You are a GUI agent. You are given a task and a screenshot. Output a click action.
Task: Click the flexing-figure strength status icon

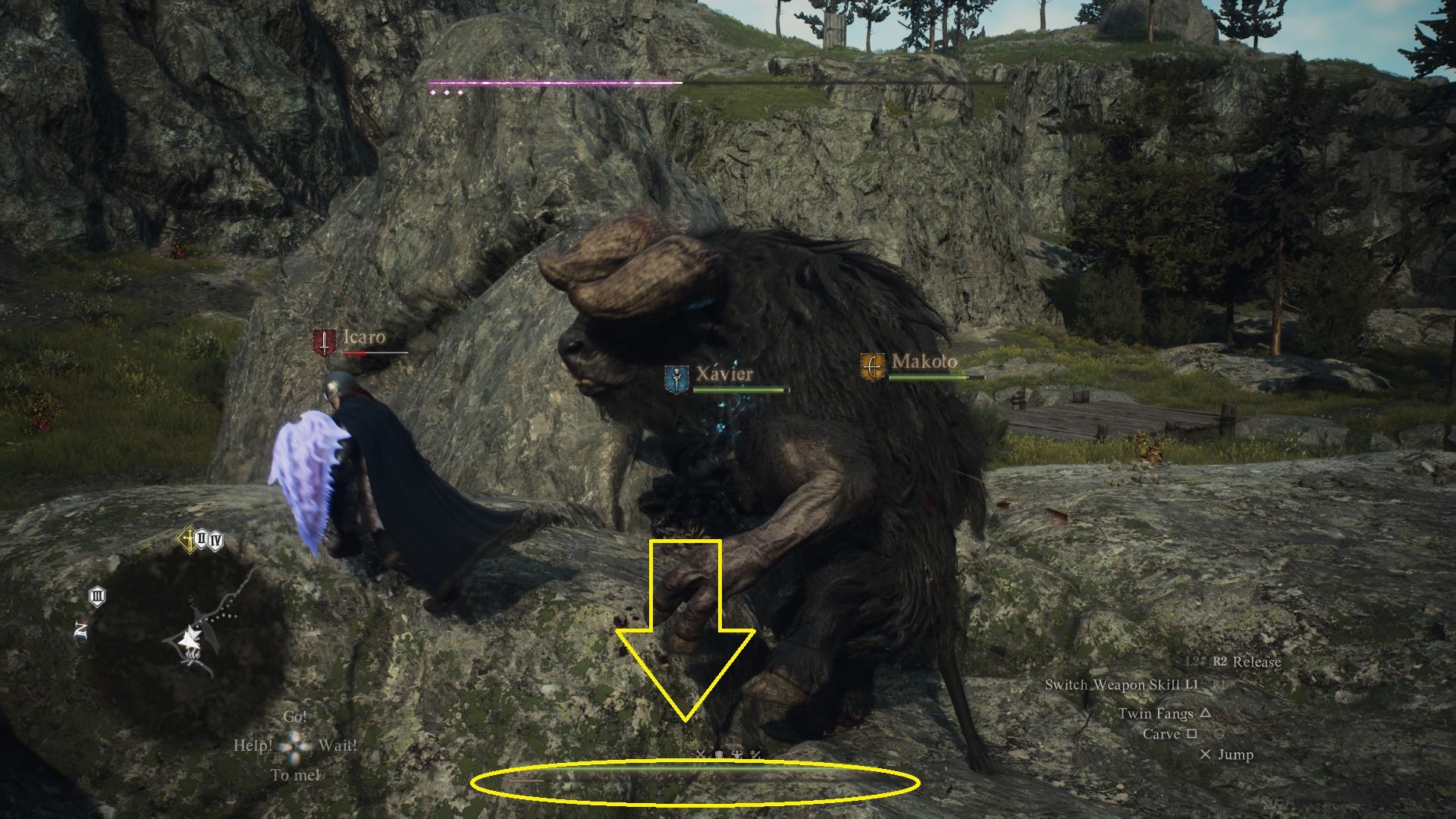pos(737,754)
